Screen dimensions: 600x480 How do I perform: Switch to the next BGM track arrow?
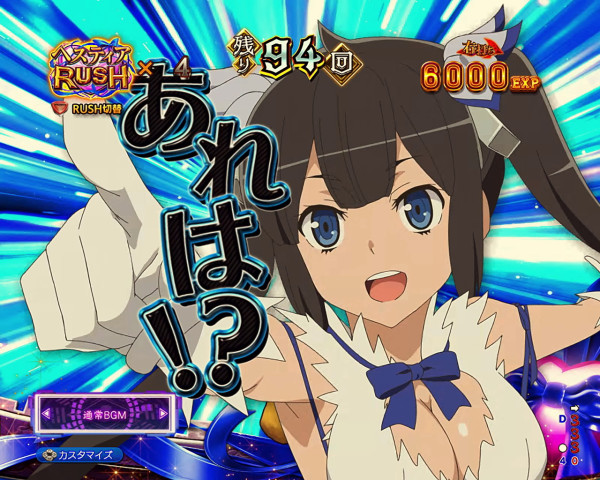point(164,412)
